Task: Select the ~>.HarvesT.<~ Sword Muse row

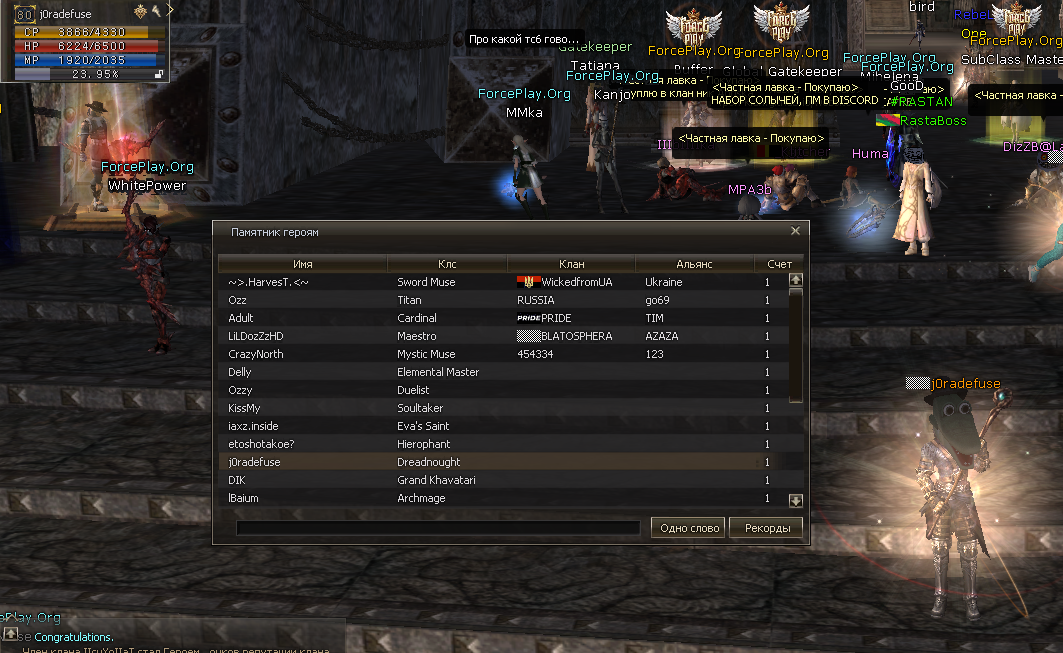Action: point(500,282)
